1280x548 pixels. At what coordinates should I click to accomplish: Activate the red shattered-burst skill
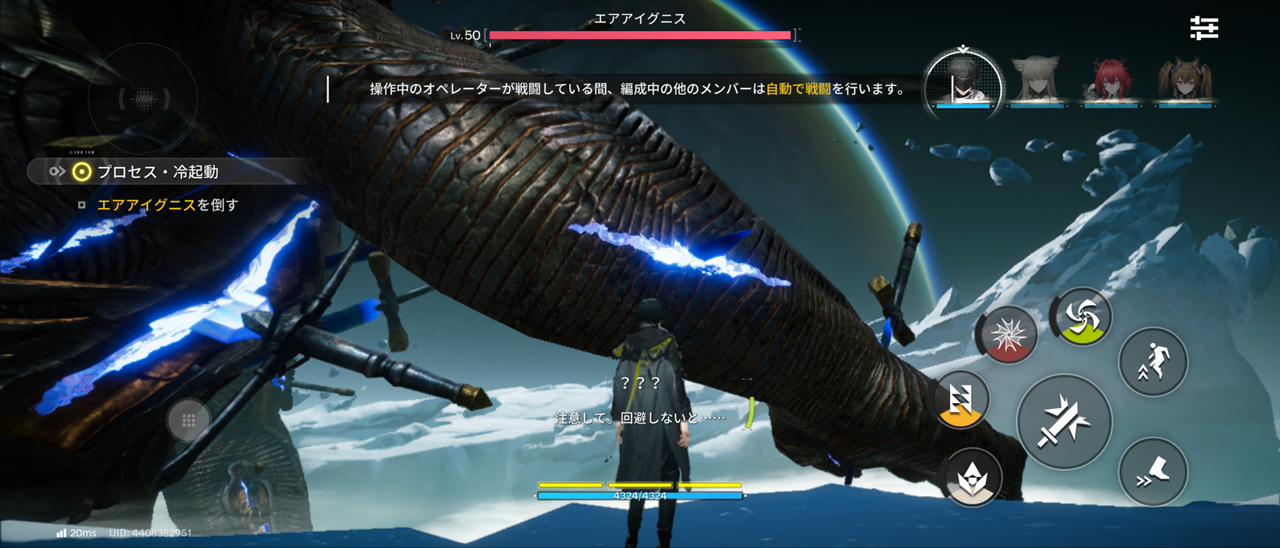click(1007, 335)
